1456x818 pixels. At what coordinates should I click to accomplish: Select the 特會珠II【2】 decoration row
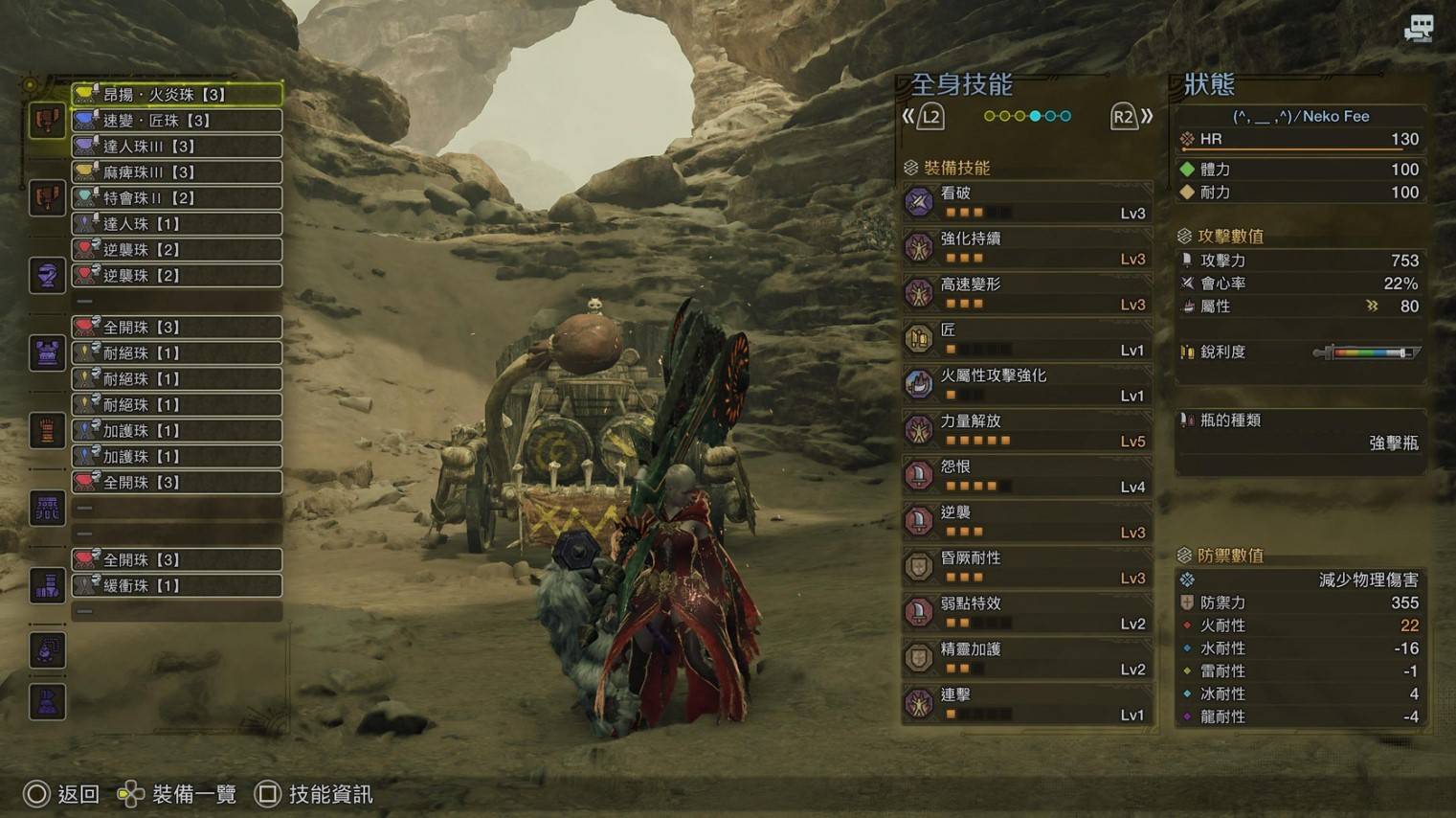(177, 198)
